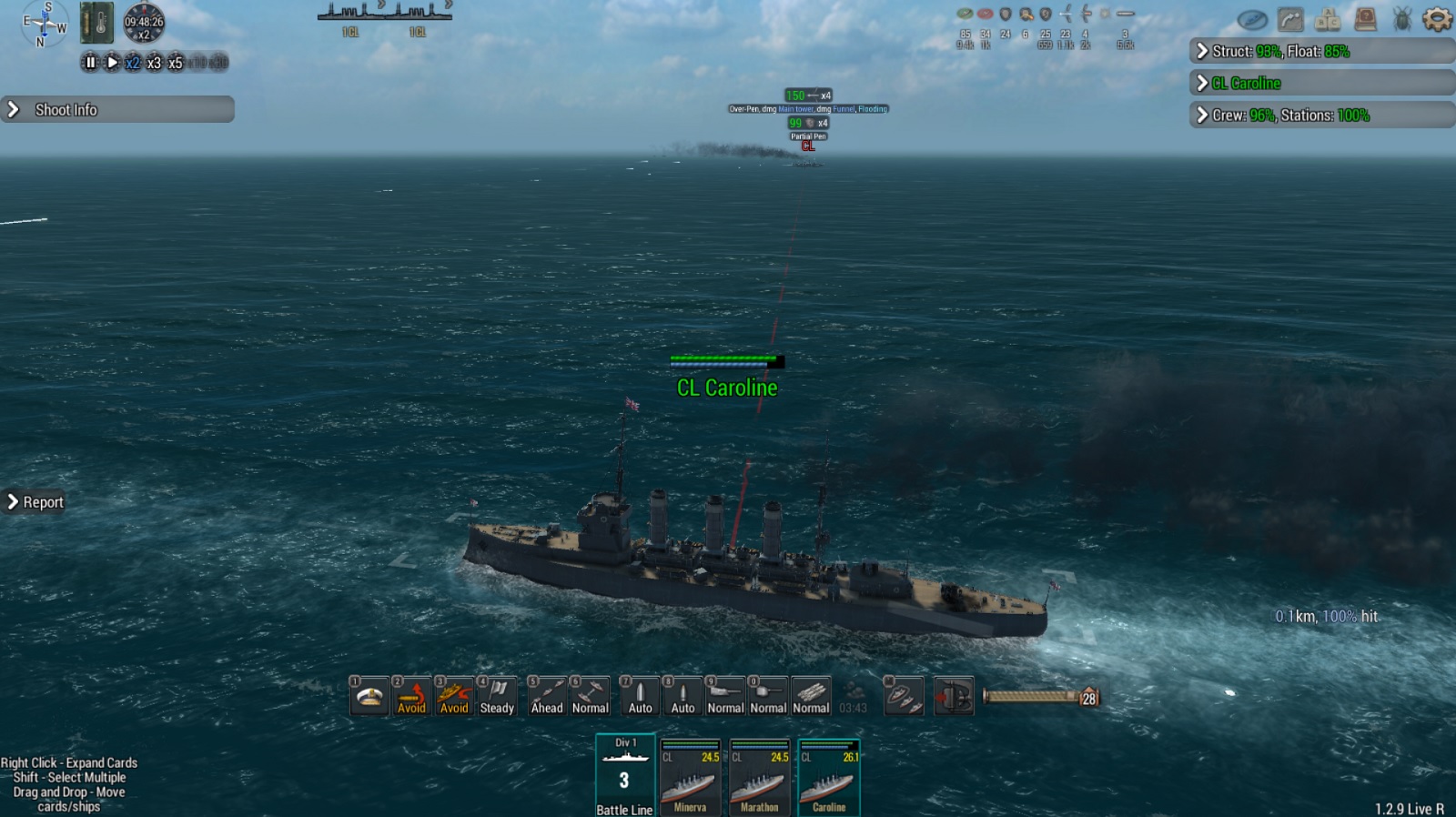The width and height of the screenshot is (1456, 817).
Task: Set game speed to x5
Action: click(176, 63)
